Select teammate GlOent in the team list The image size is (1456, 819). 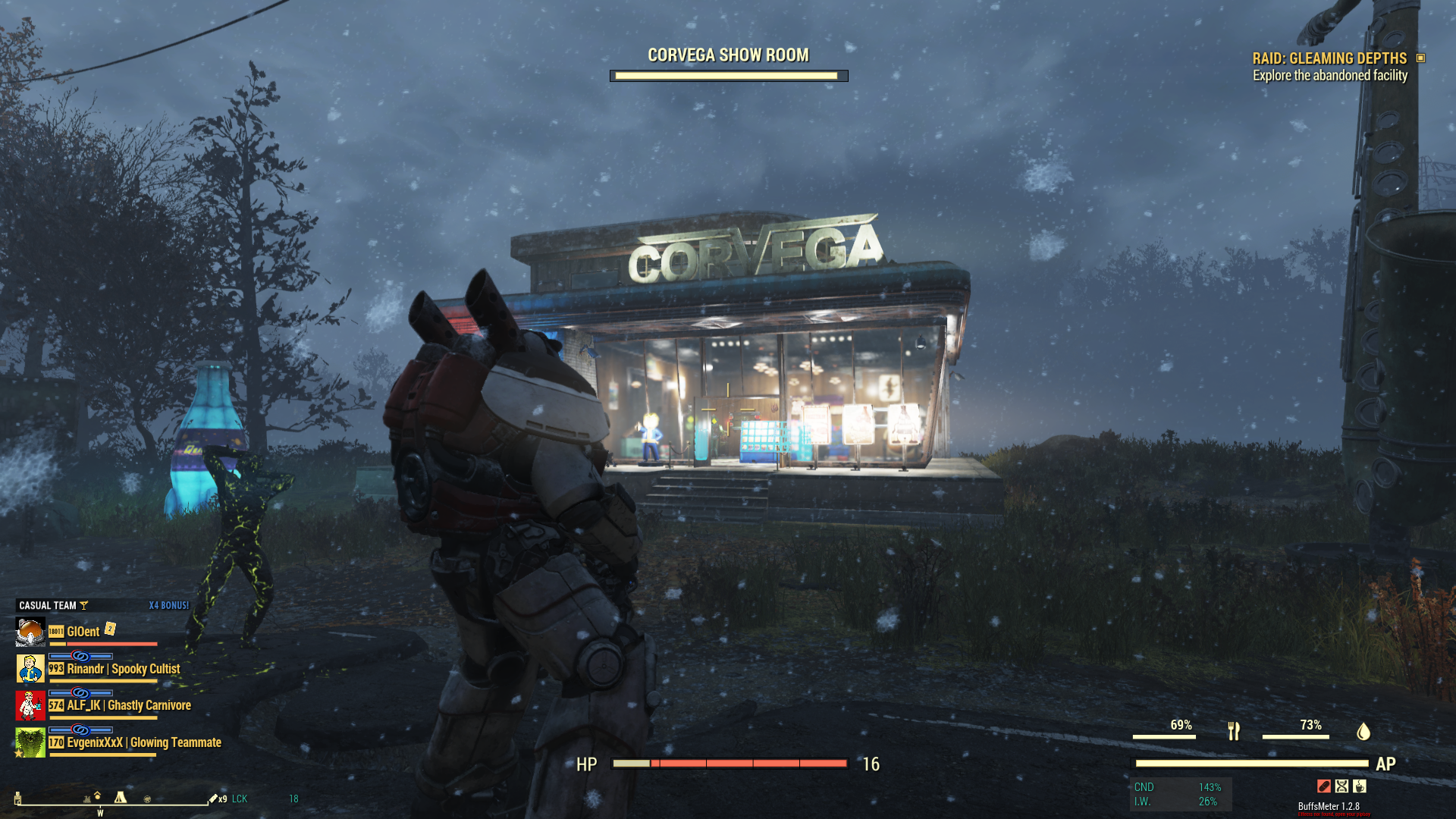point(83,632)
